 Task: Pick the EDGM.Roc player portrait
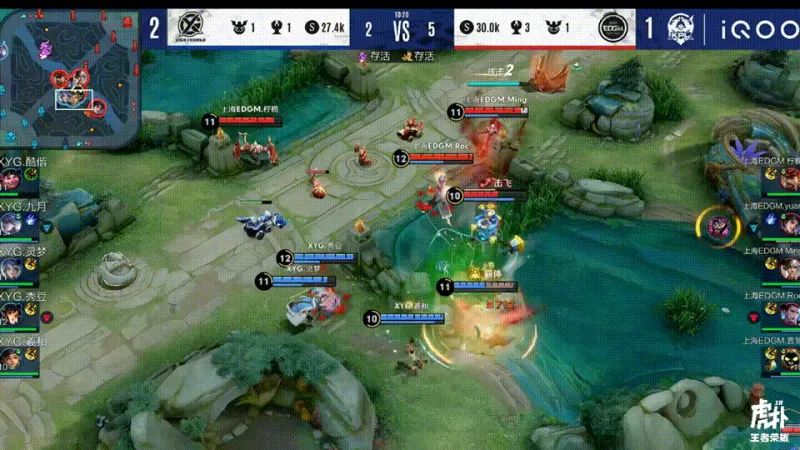coord(789,313)
